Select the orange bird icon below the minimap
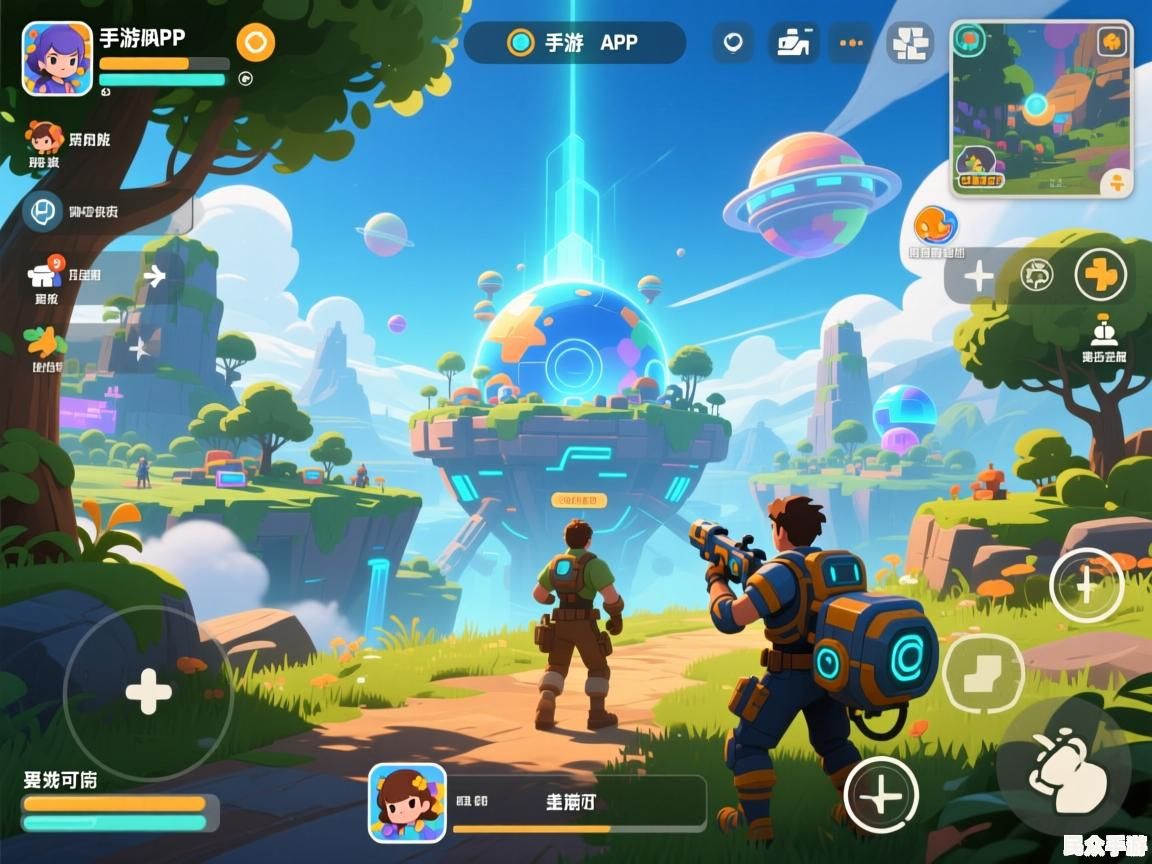The width and height of the screenshot is (1152, 864). click(936, 226)
